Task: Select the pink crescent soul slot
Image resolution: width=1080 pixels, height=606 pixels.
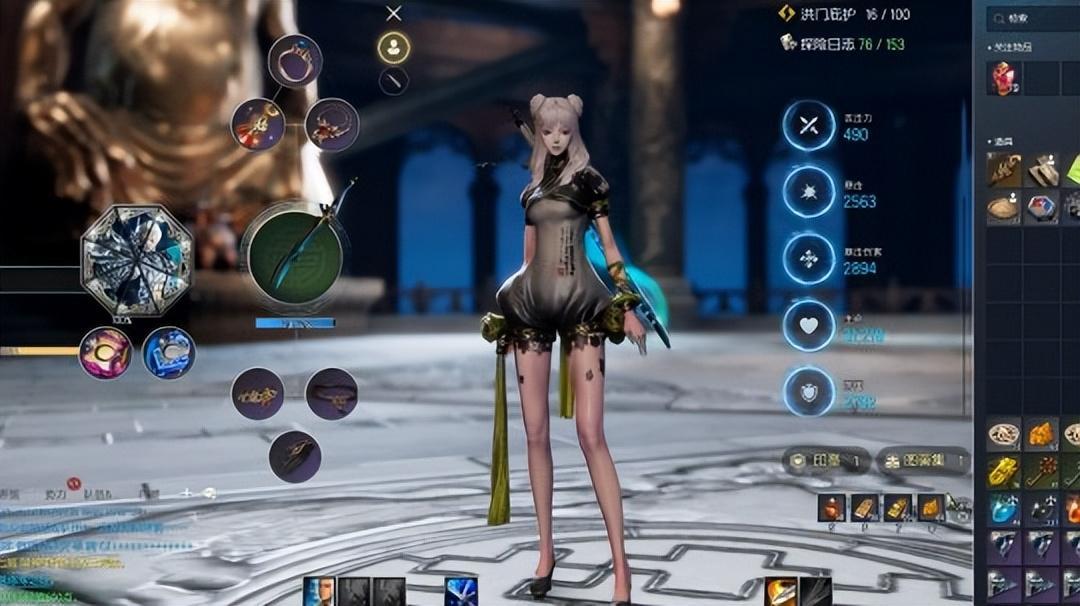Action: click(105, 353)
